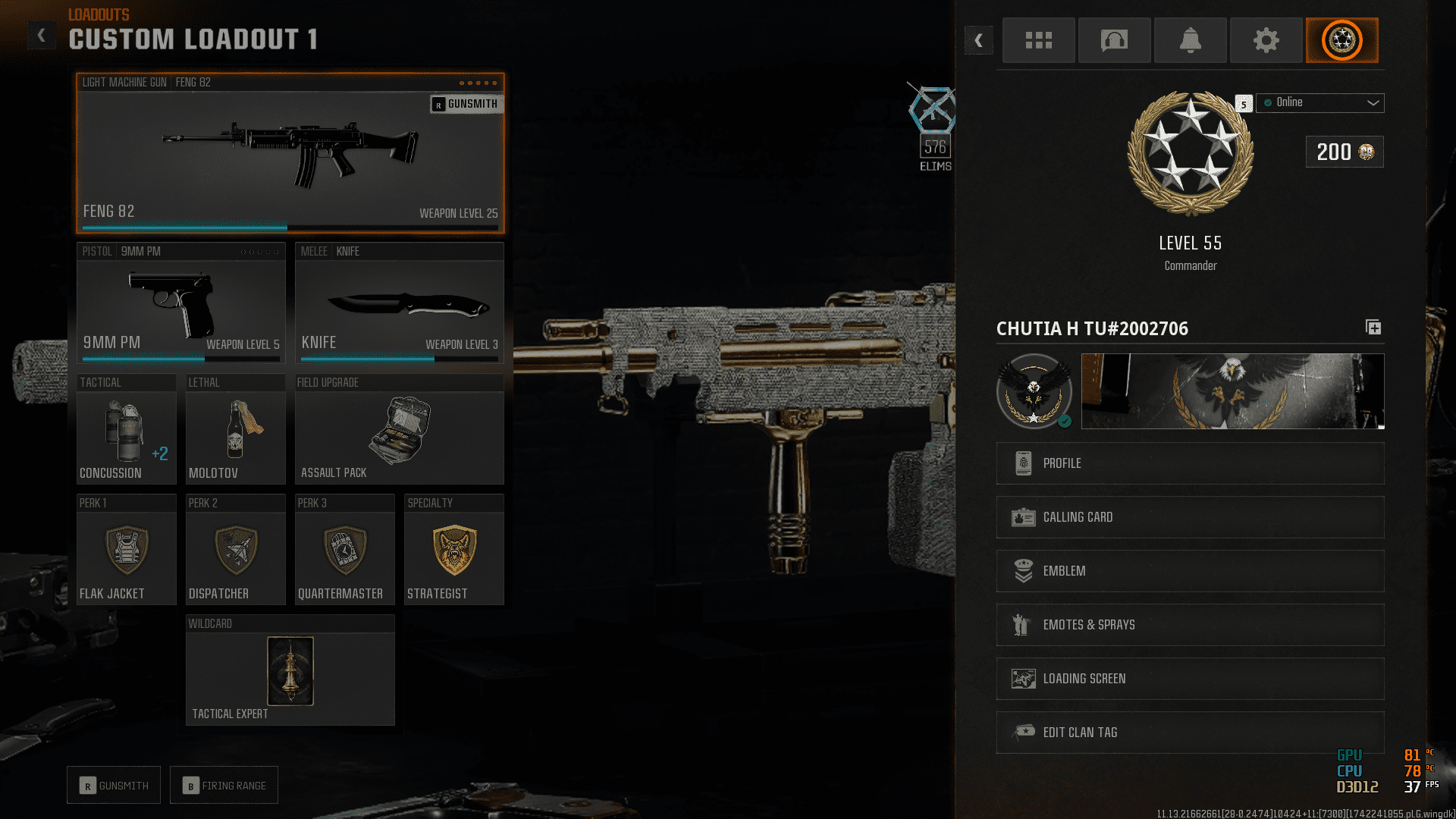Screen dimensions: 1456x819
Task: Open the settings gear icon
Action: [x=1266, y=40]
